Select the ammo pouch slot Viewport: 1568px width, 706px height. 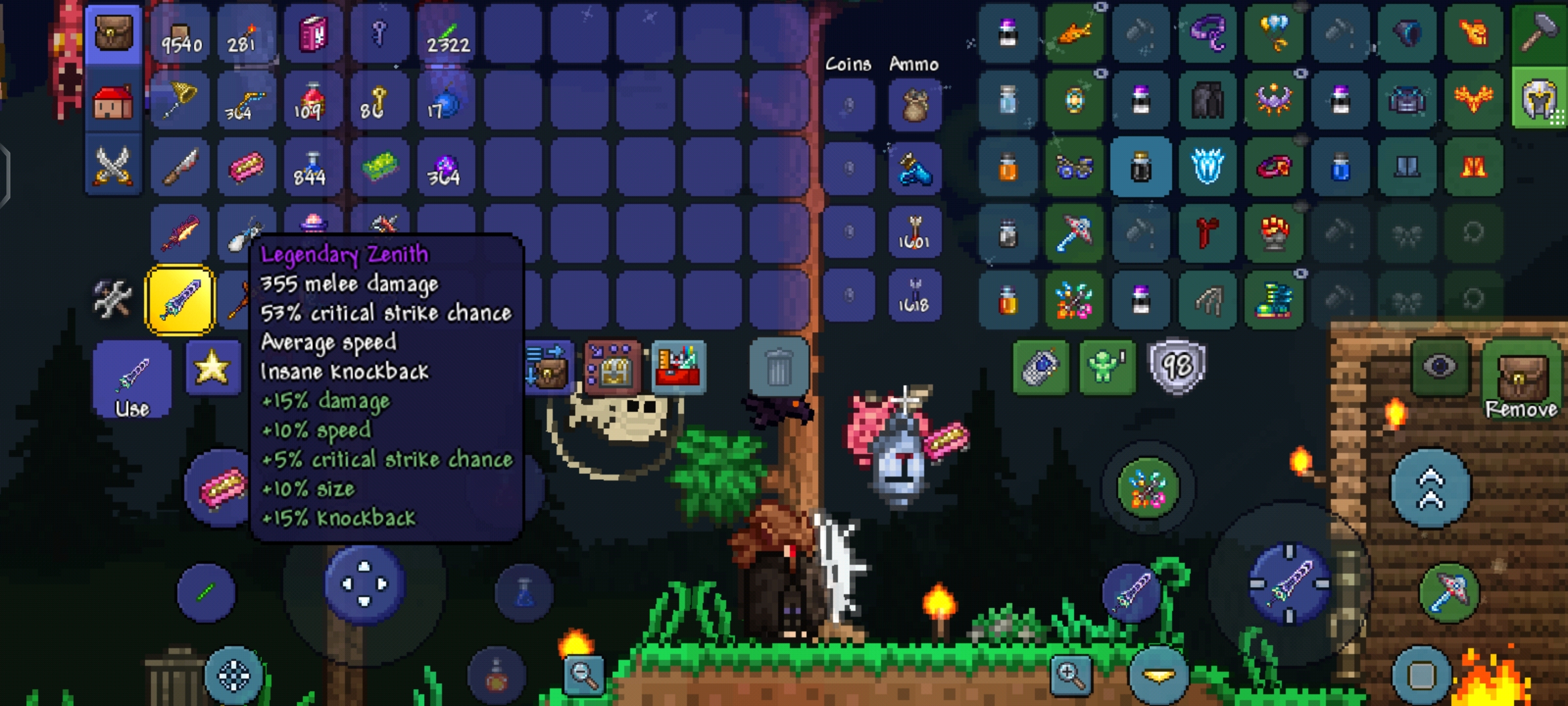pos(915,105)
